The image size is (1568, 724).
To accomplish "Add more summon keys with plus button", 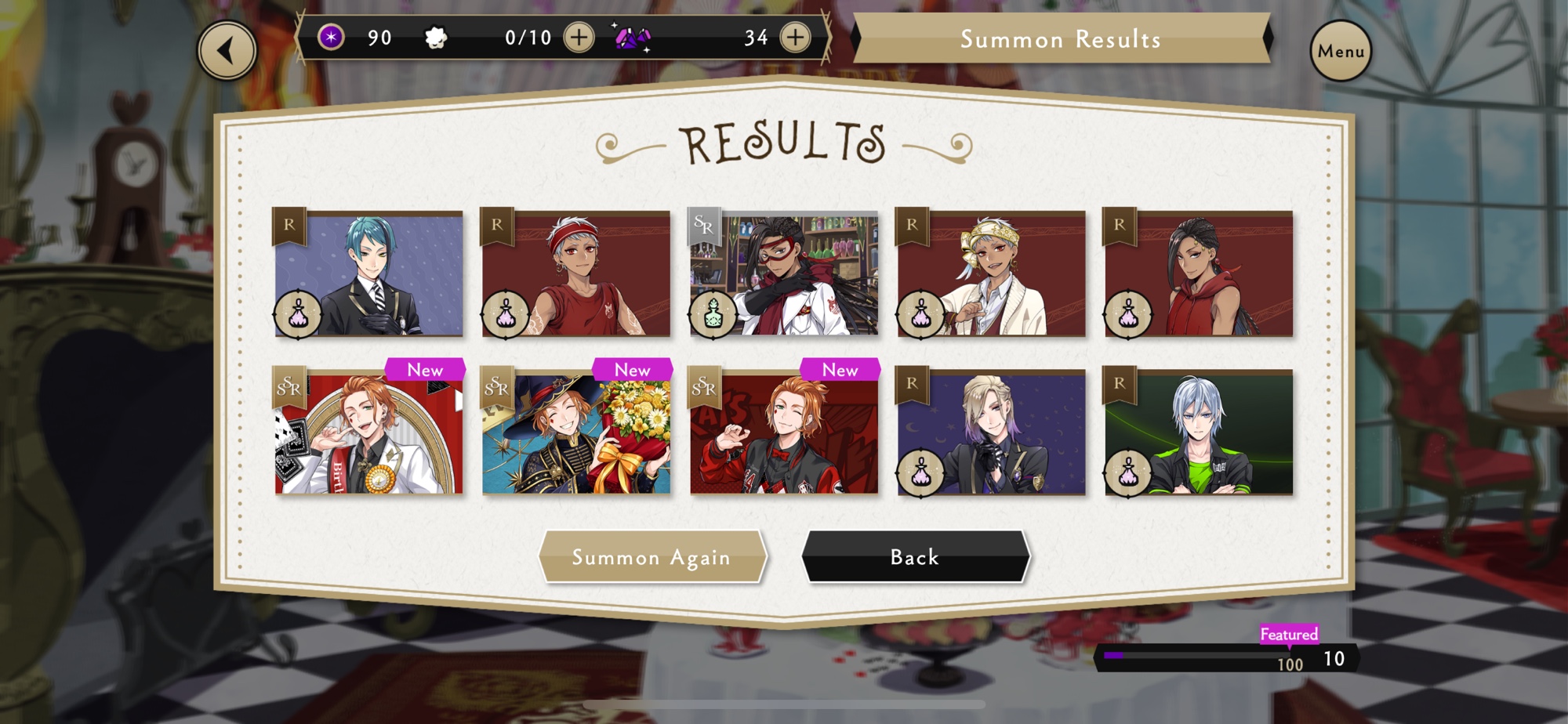I will pos(579,38).
